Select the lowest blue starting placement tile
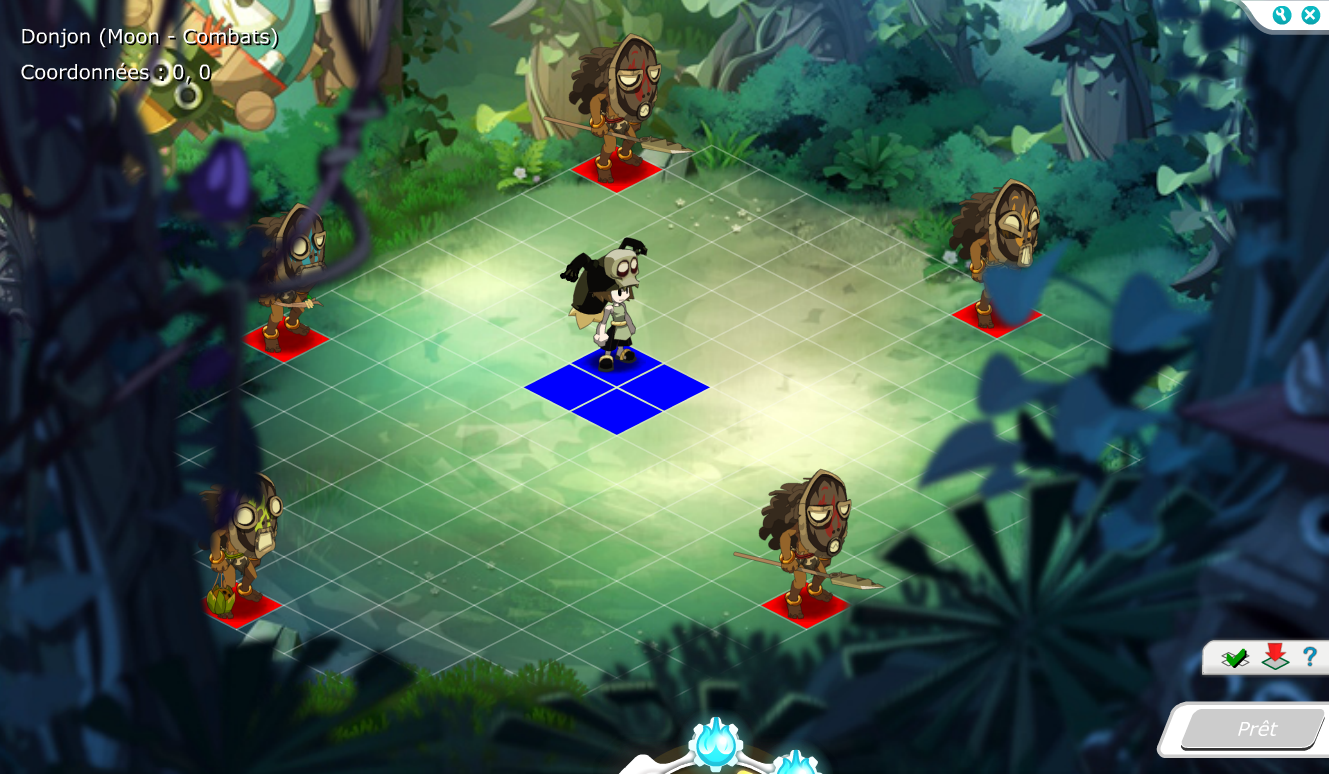This screenshot has height=774, width=1329. [x=617, y=411]
